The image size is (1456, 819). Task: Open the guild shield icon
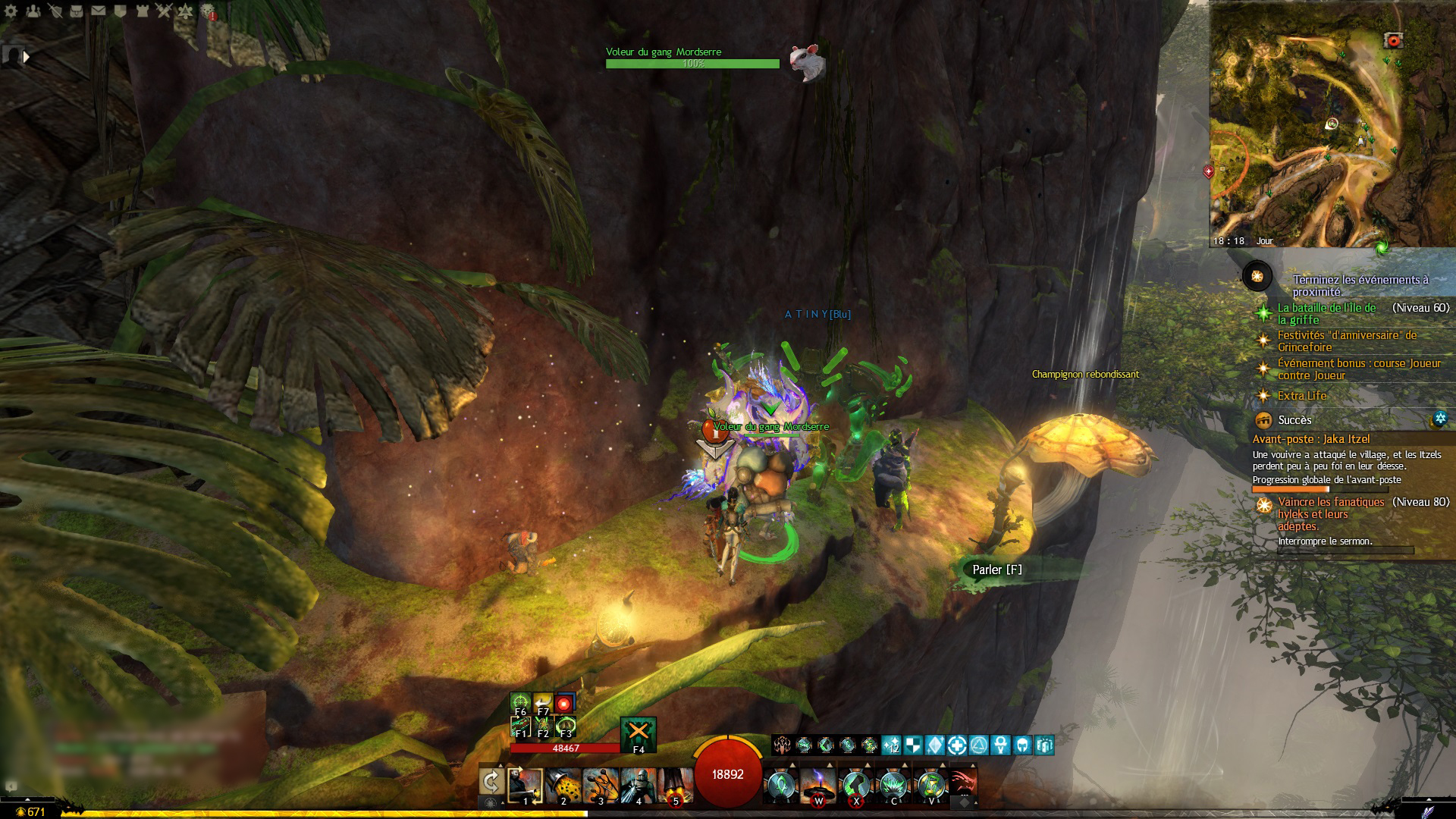click(121, 11)
